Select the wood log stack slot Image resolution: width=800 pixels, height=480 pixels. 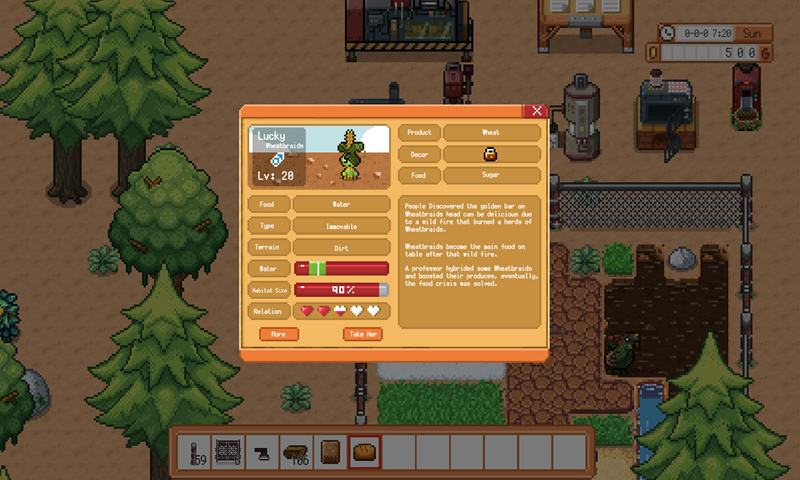297,452
